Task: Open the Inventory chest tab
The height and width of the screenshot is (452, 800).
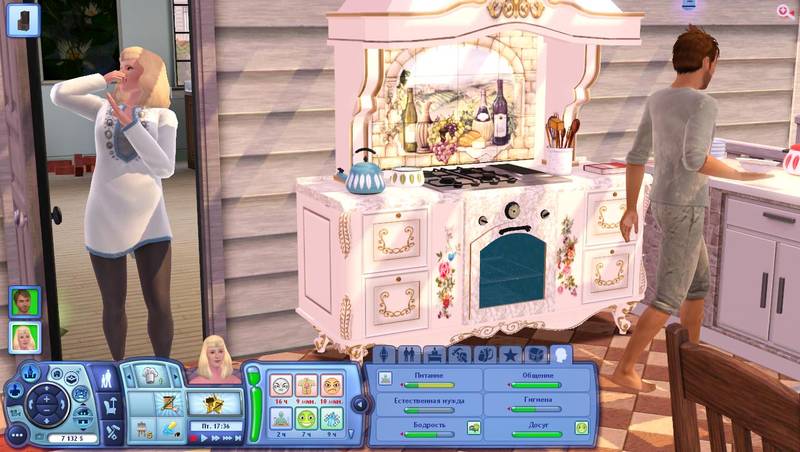Action: click(535, 355)
